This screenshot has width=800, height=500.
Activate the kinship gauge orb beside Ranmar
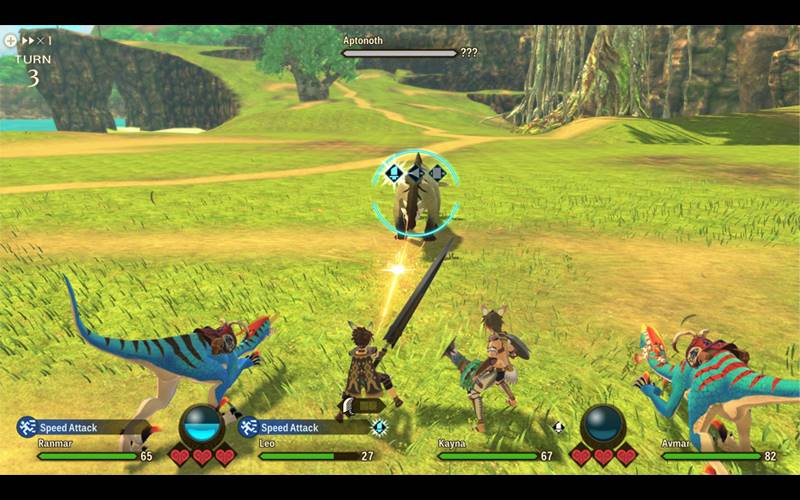pos(202,426)
